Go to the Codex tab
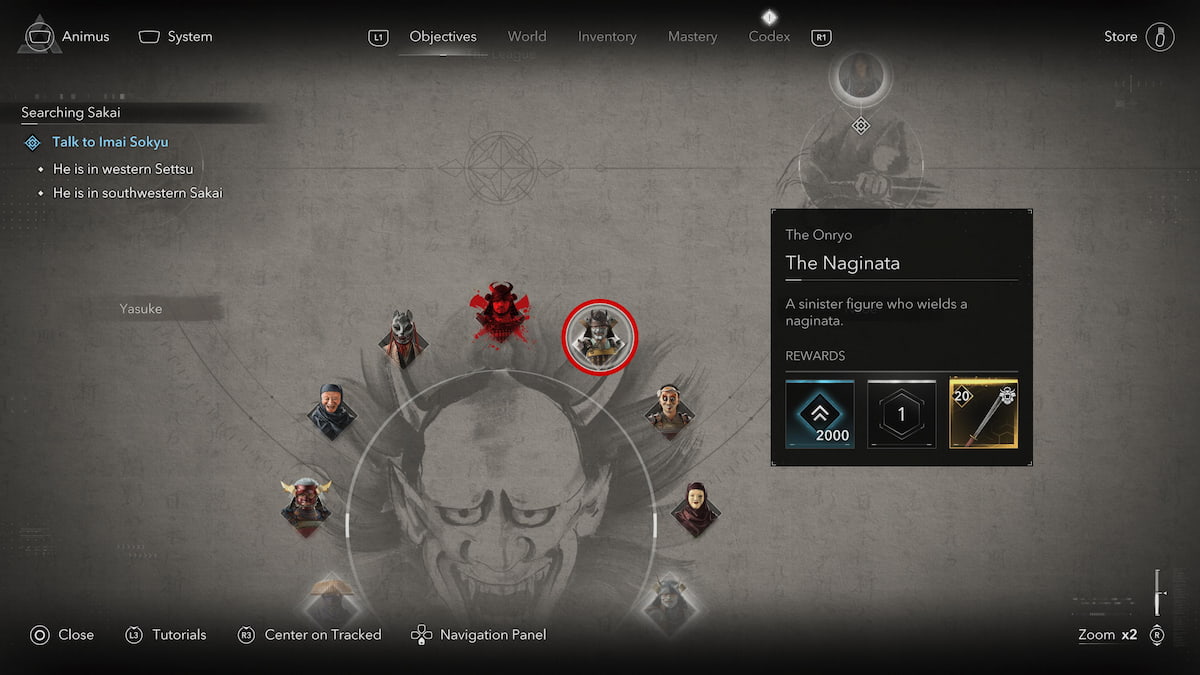Image resolution: width=1200 pixels, height=675 pixels. [x=769, y=37]
